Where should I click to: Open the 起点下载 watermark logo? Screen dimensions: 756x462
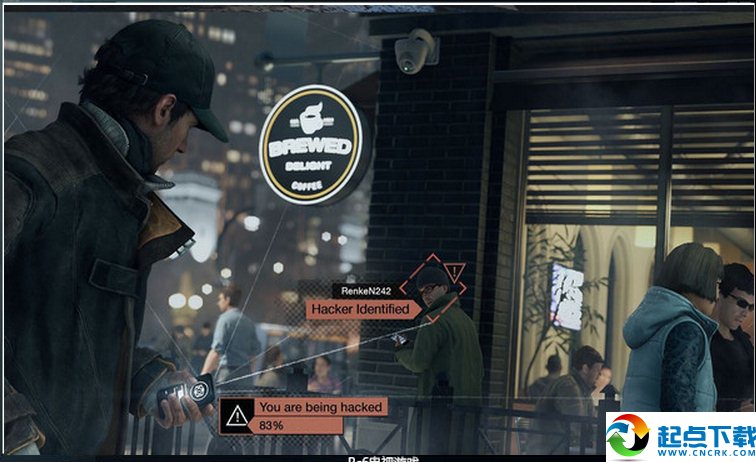(x=678, y=436)
